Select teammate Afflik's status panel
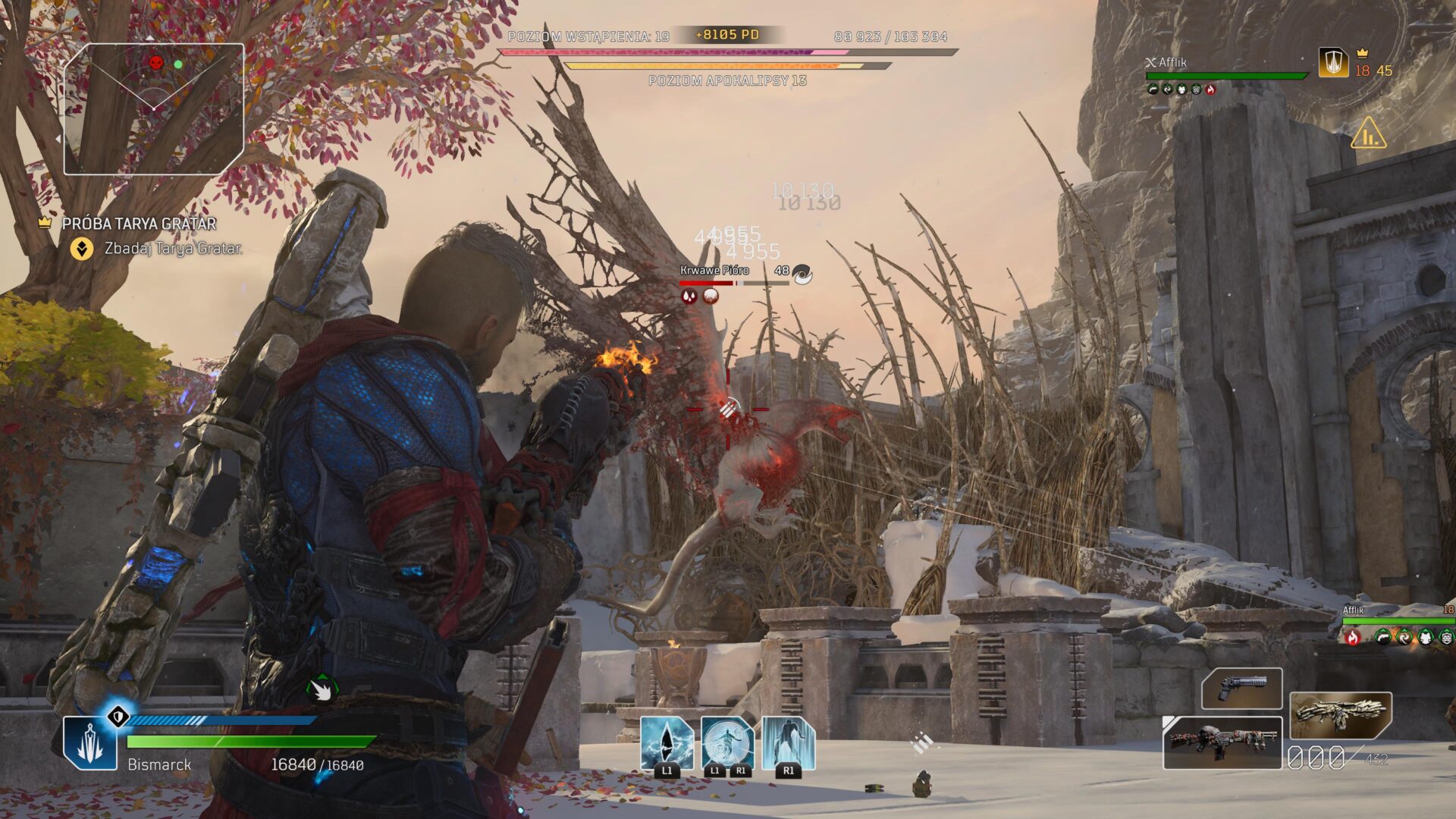 pos(1225,75)
